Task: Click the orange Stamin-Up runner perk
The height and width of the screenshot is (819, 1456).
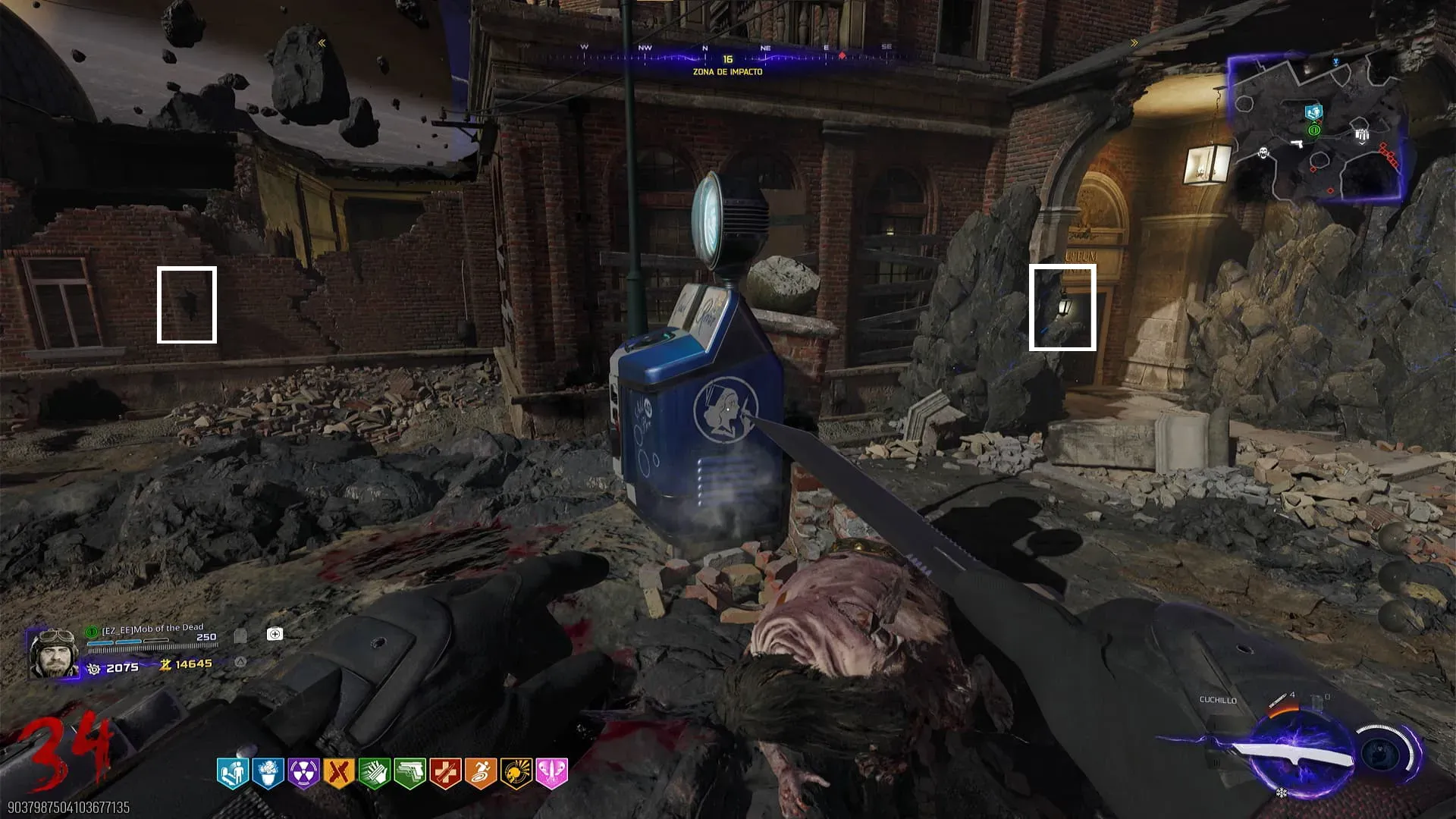Action: click(481, 773)
